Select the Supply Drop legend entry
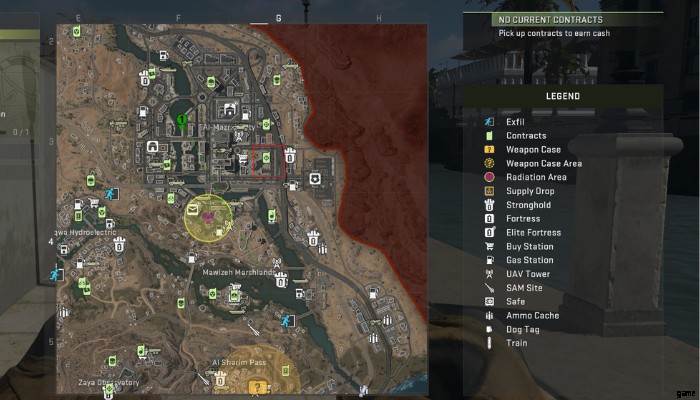Screen dimensions: 700x400 click(531, 191)
